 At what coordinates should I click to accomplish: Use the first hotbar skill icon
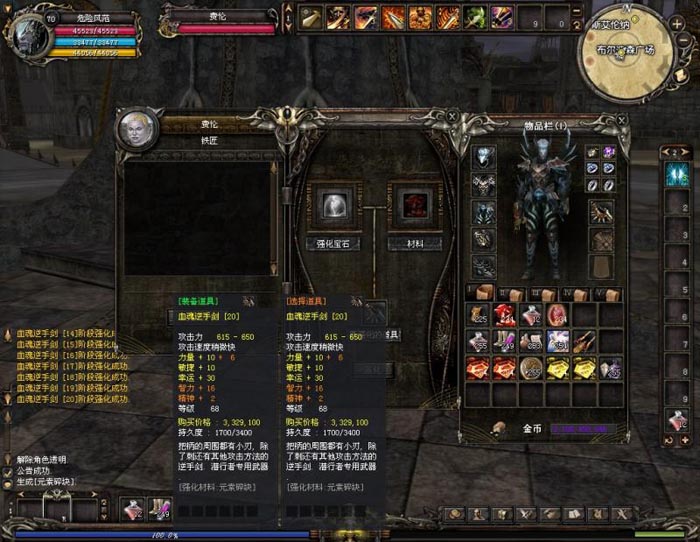(x=311, y=18)
